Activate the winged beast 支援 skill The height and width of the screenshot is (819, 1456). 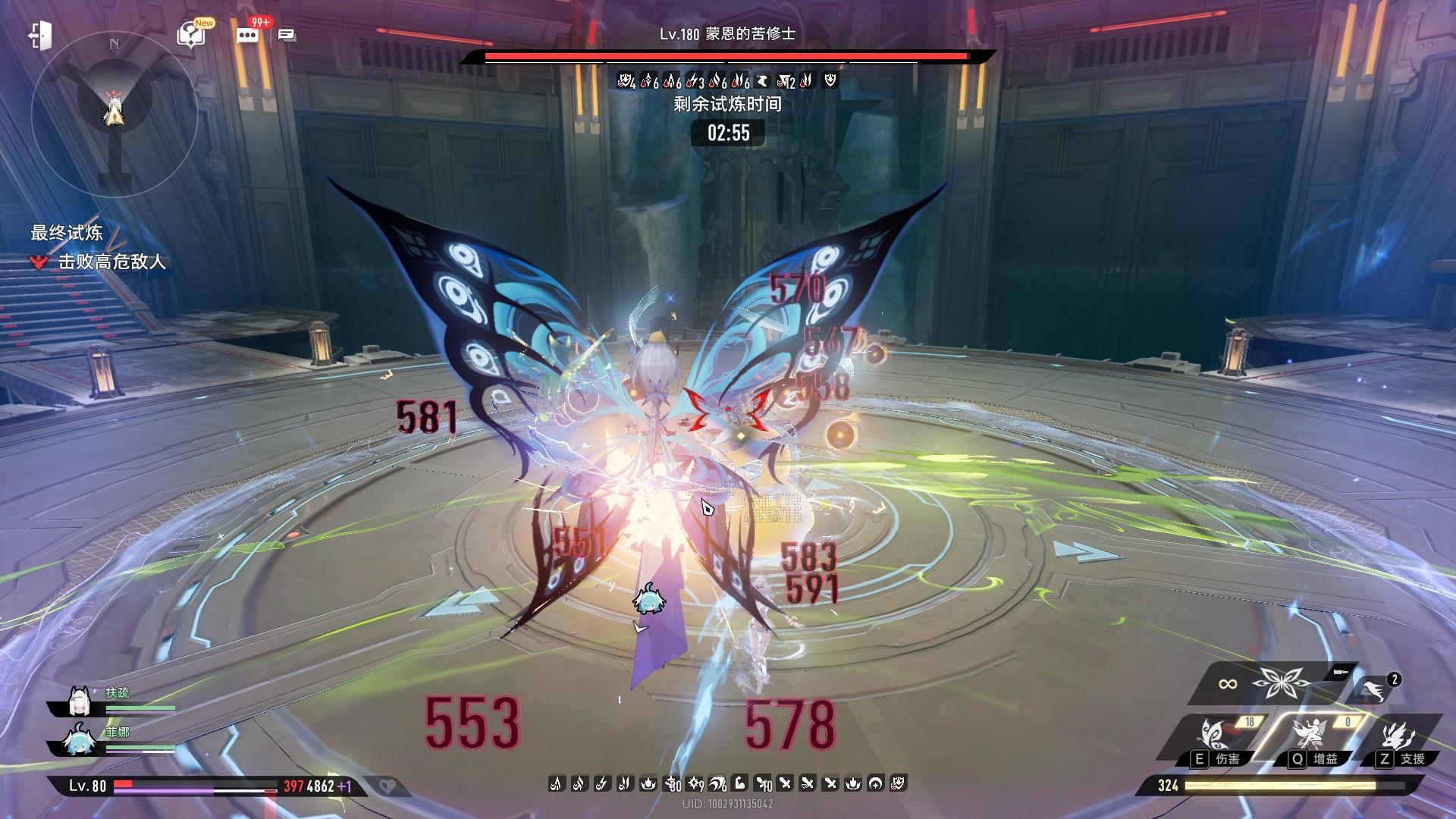click(x=1399, y=736)
